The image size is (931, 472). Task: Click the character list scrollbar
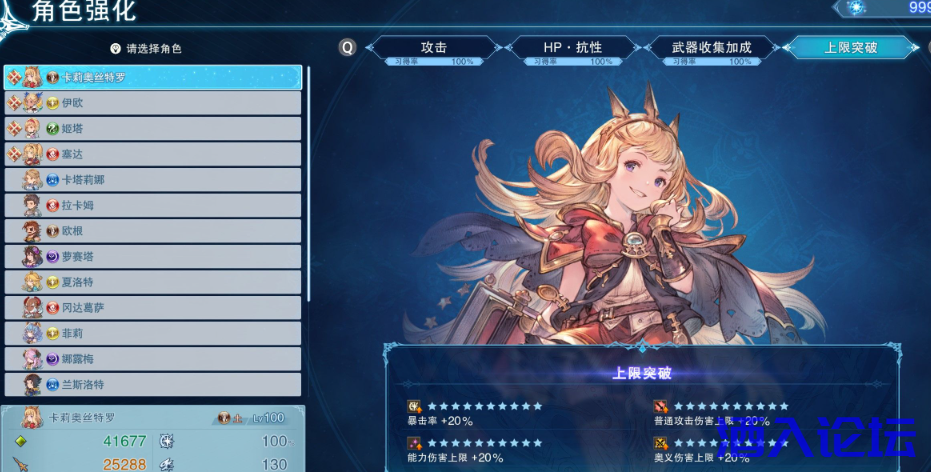308,180
